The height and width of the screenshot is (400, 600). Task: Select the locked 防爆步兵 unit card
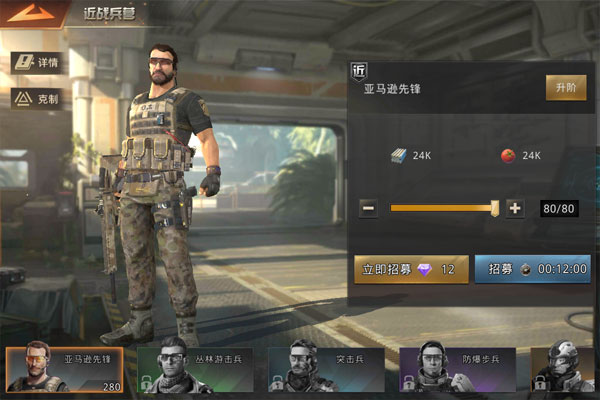(x=457, y=370)
